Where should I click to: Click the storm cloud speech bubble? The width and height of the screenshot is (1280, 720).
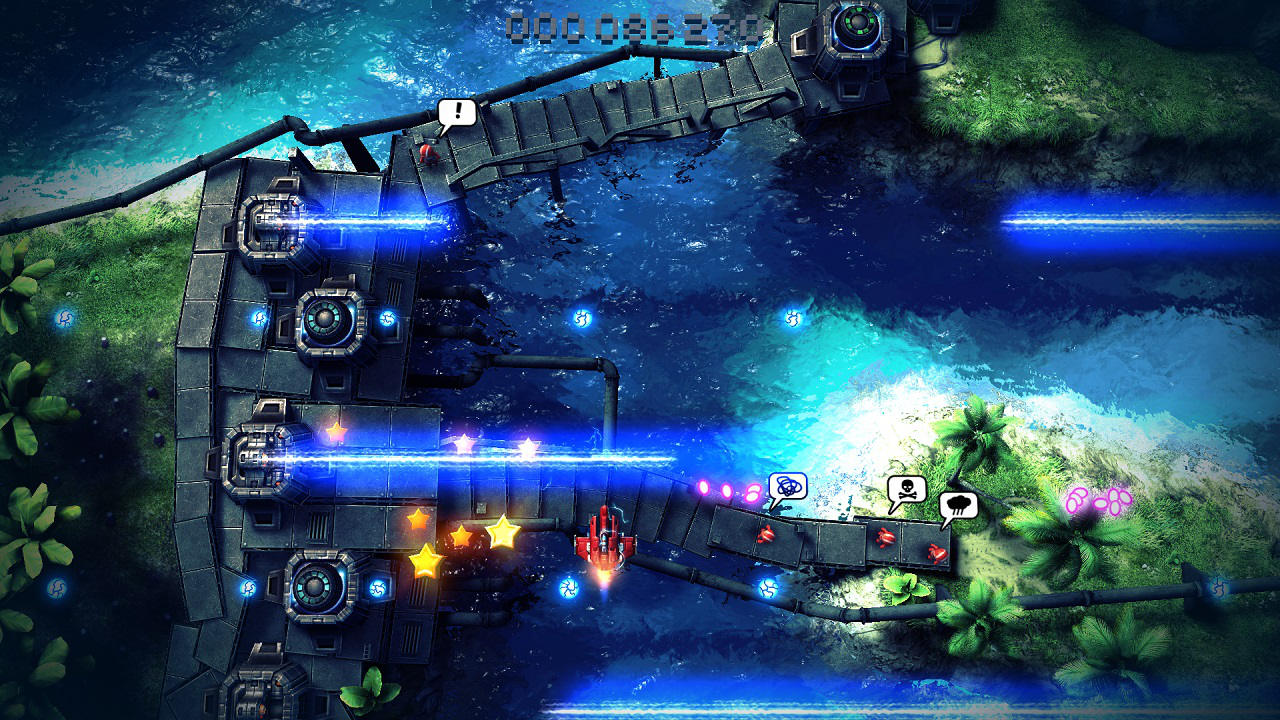(958, 507)
